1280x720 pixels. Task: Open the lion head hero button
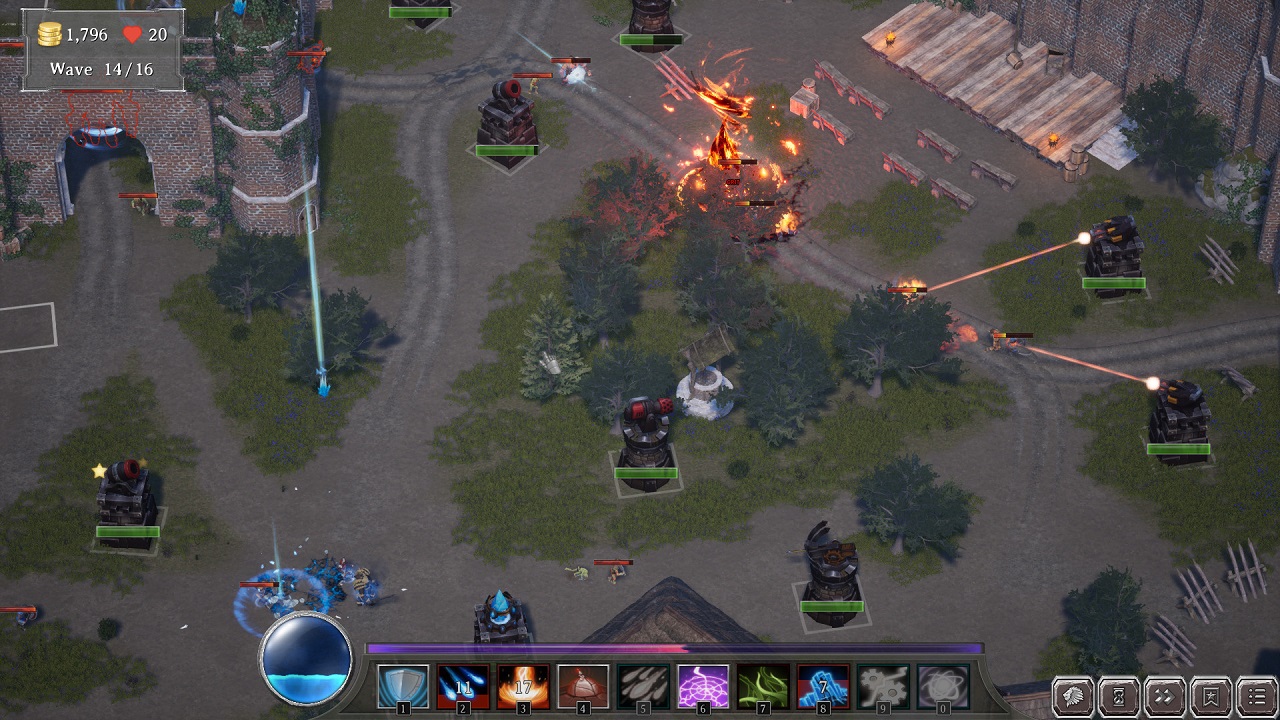click(x=1073, y=696)
